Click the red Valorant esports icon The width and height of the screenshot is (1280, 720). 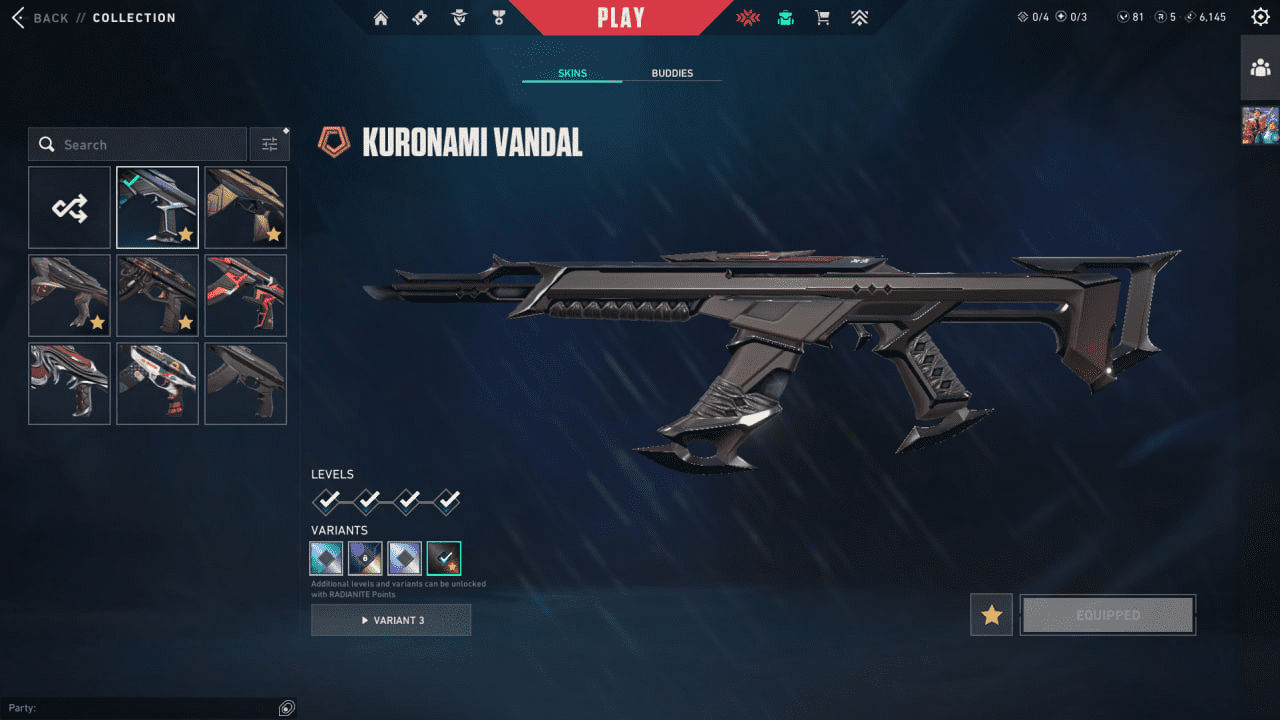pos(747,17)
